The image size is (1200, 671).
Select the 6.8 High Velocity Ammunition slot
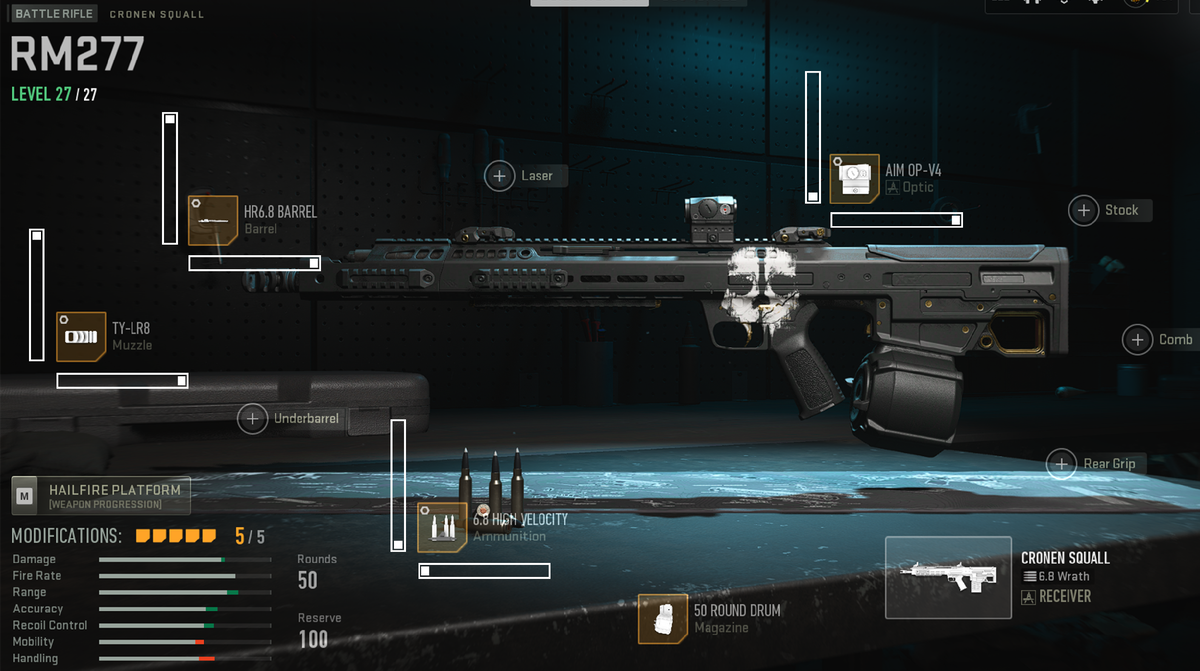[x=442, y=528]
